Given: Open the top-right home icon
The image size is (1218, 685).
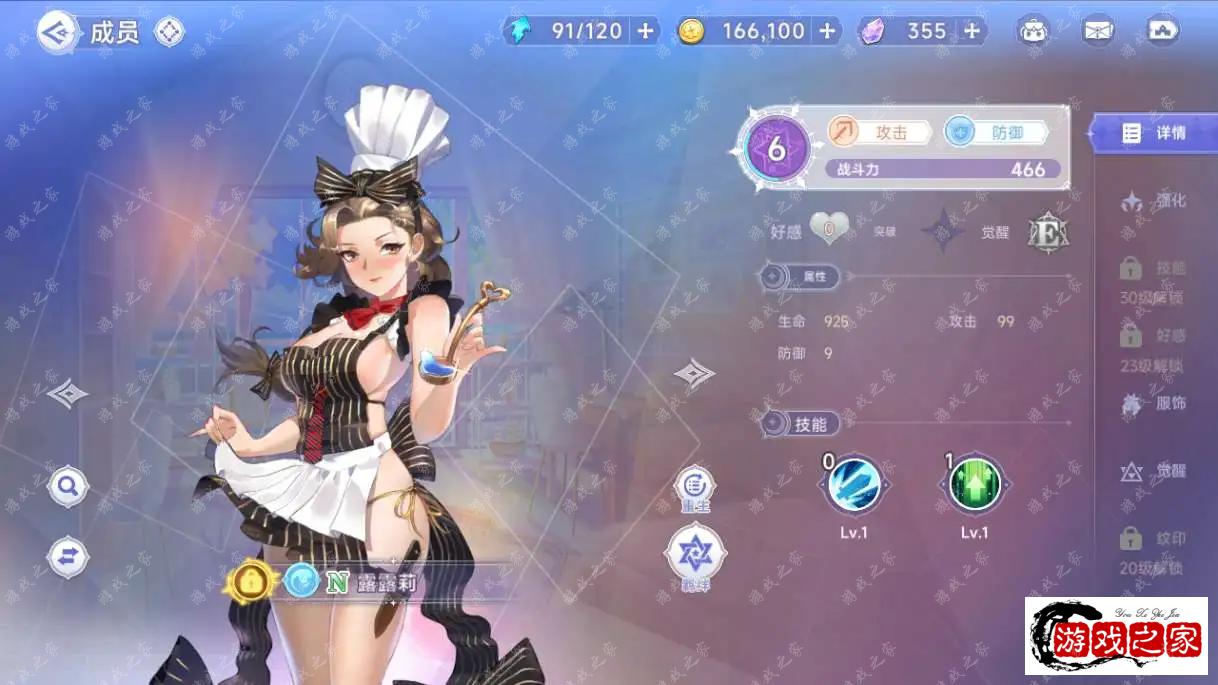Looking at the screenshot, I should (x=1163, y=31).
